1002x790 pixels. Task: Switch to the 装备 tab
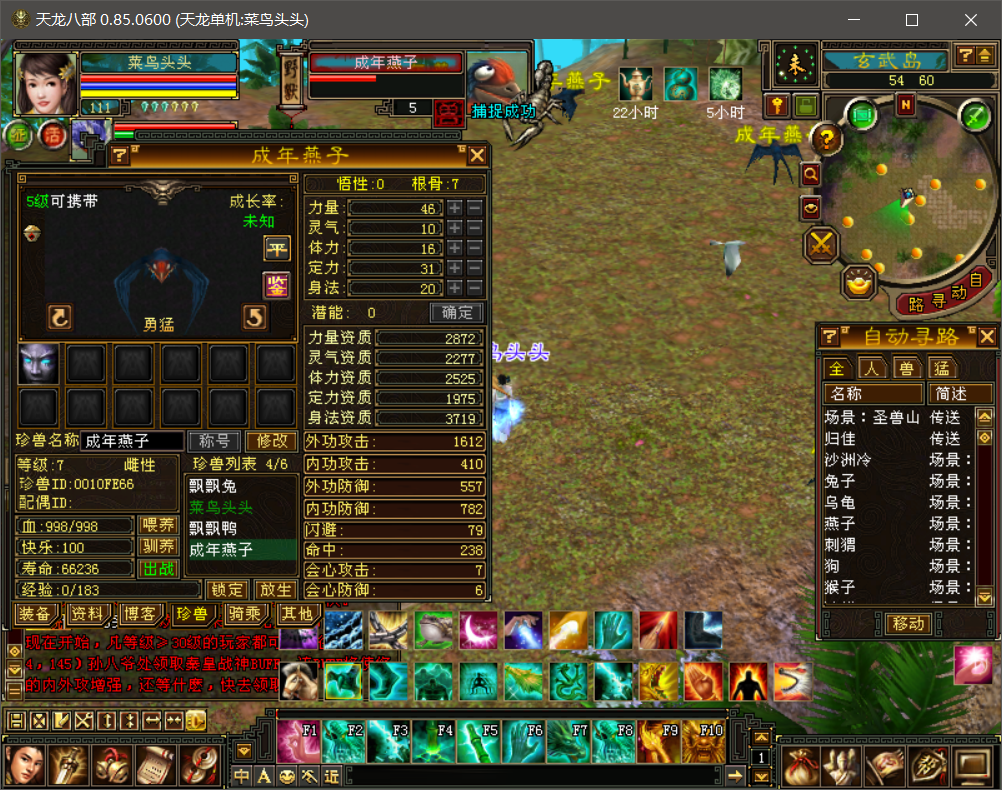click(35, 614)
